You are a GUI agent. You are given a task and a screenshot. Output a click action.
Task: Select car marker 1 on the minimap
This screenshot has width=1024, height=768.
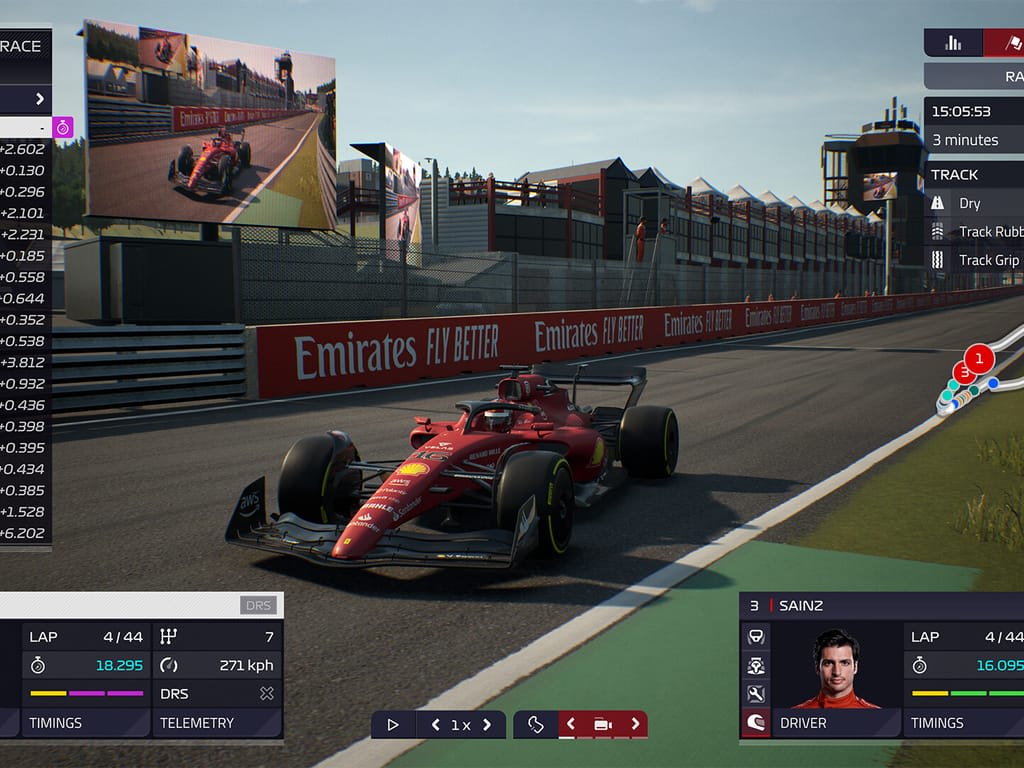(979, 357)
